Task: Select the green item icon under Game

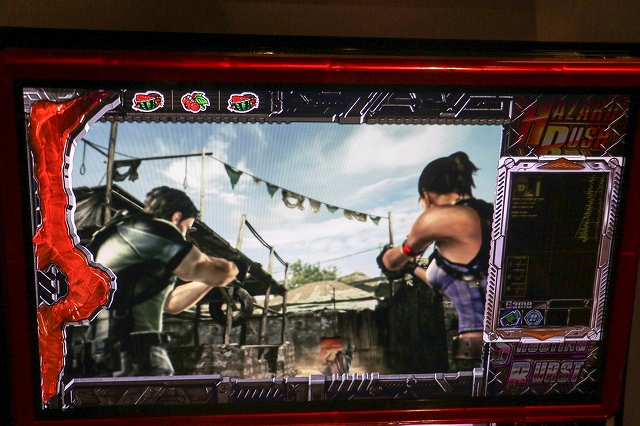Action: (x=511, y=318)
